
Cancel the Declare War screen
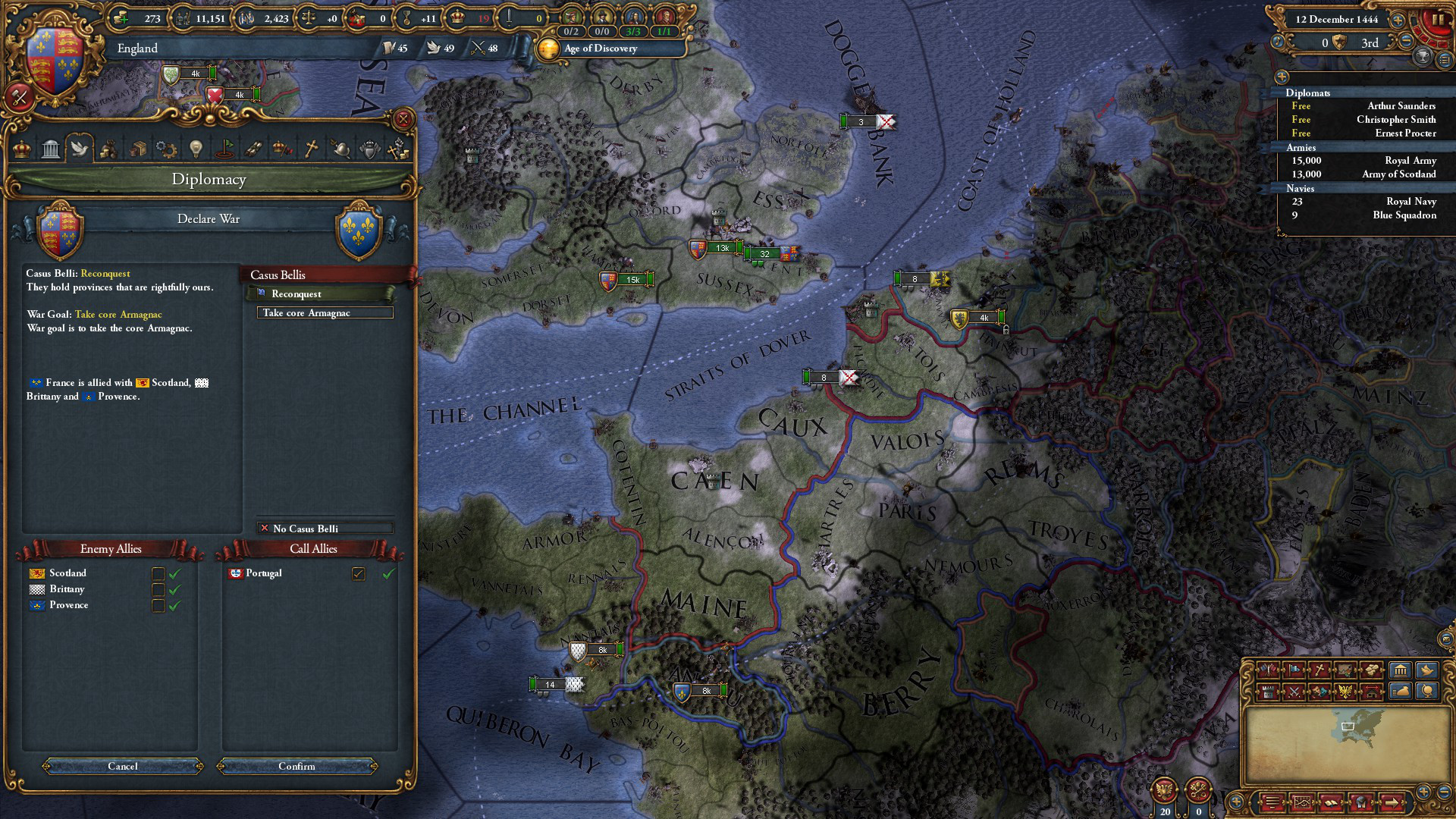pyautogui.click(x=123, y=766)
